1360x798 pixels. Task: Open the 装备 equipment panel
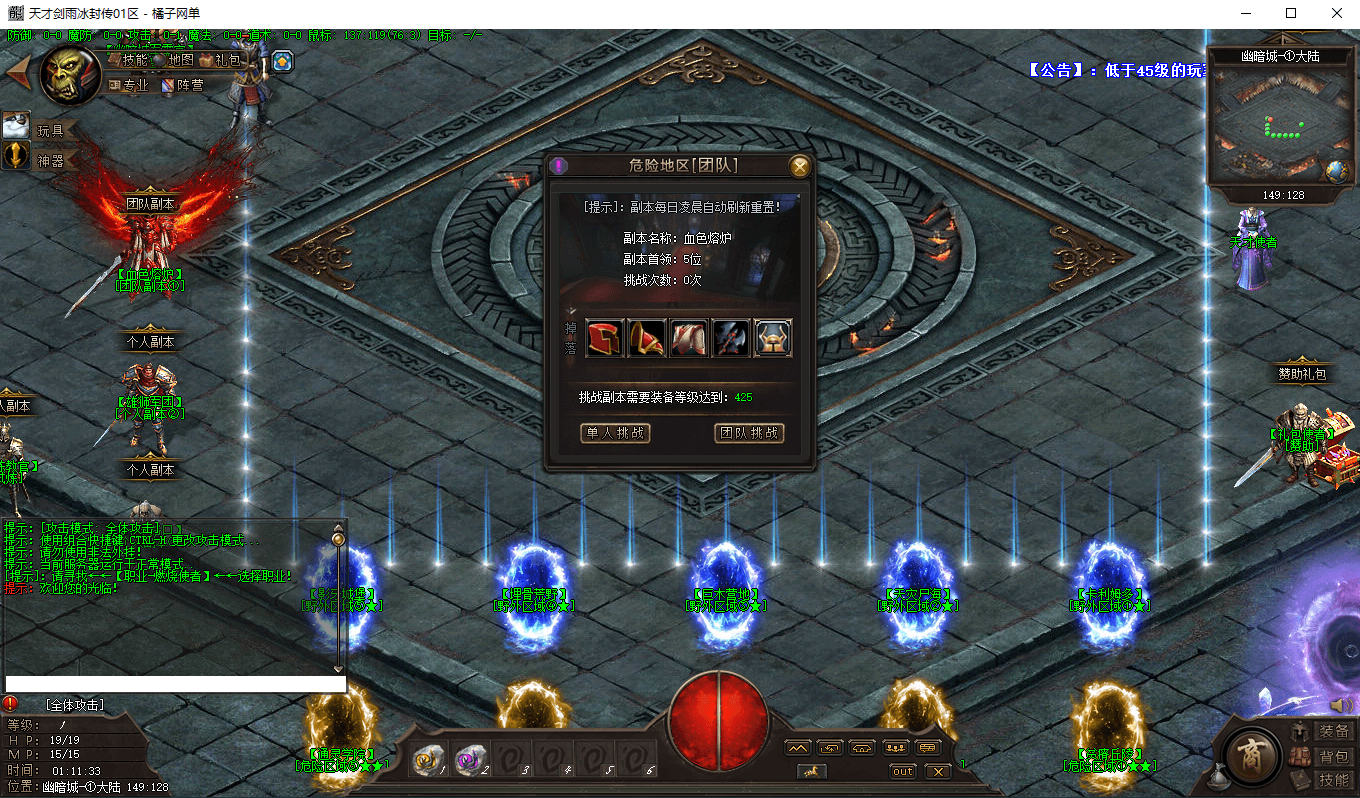(1324, 732)
